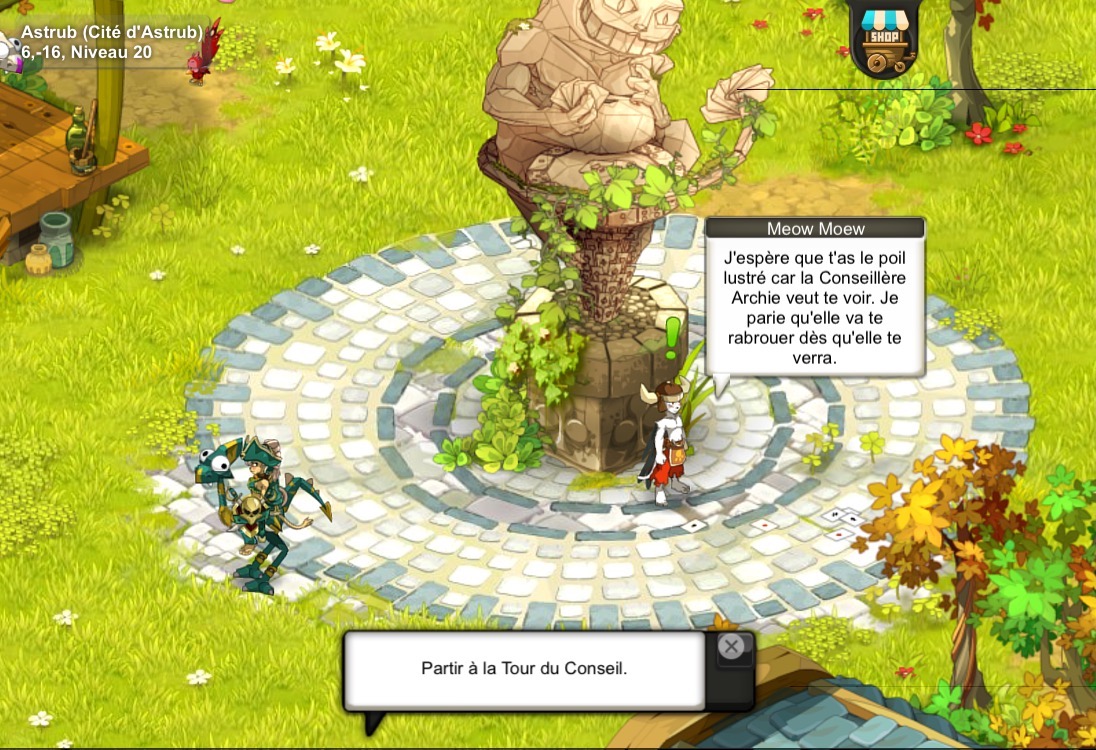Viewport: 1096px width, 750px height.
Task: Choose the reply "Partir à la Tour du Conseil."
Action: 524,669
